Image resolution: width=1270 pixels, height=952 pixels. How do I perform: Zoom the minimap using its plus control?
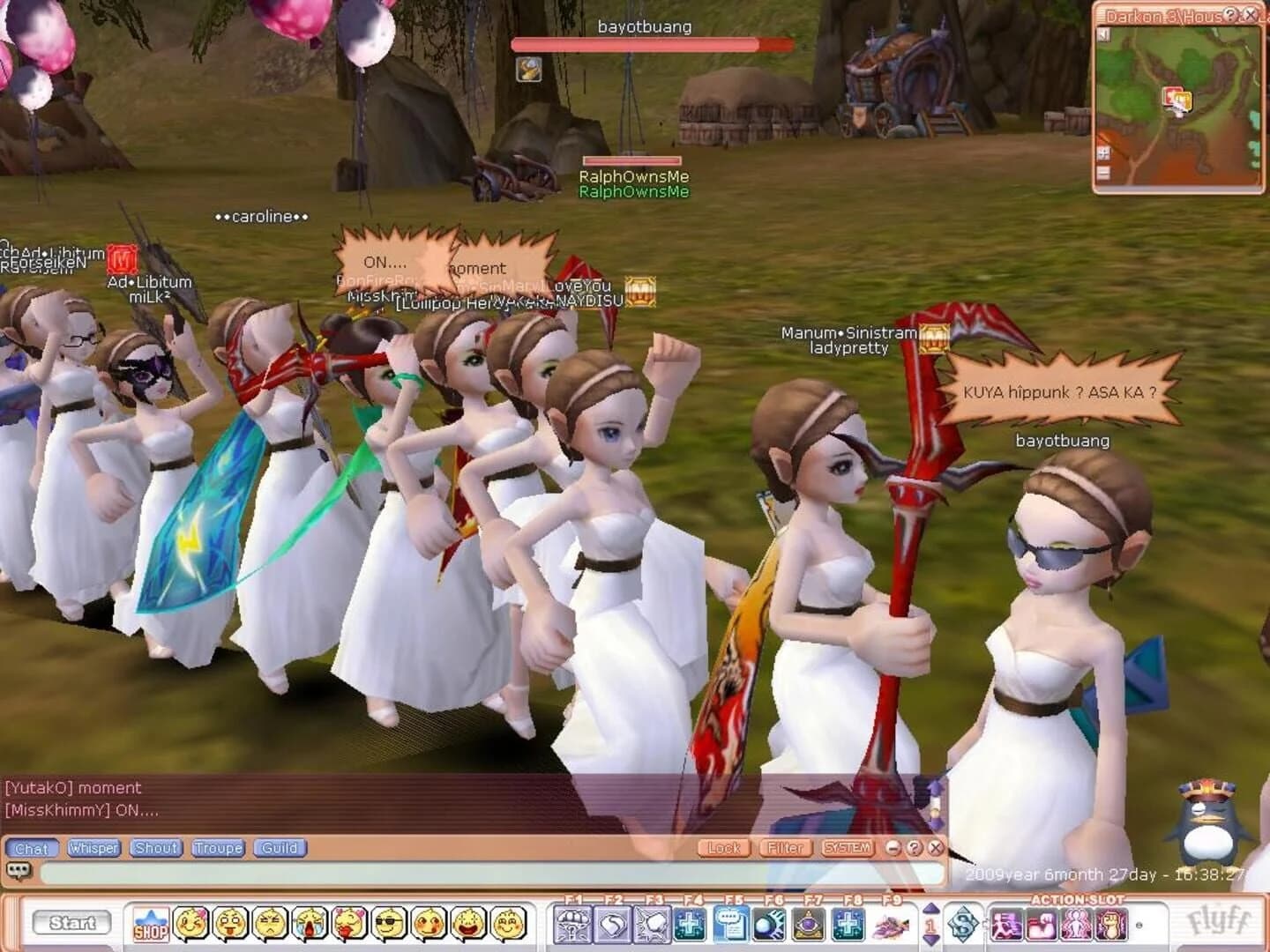pyautogui.click(x=1103, y=152)
